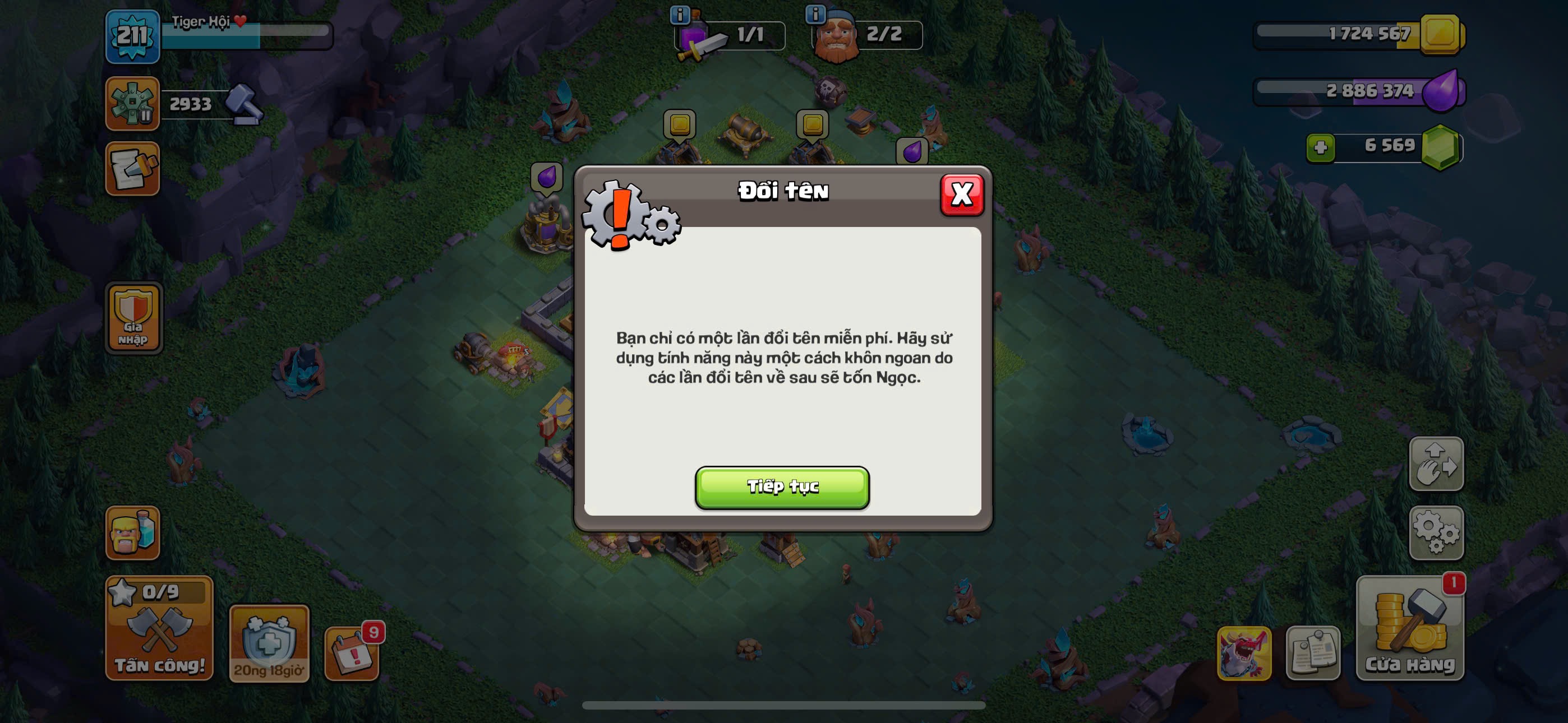Continue with the green Tiếp tục button
The width and height of the screenshot is (1568, 723).
click(x=782, y=487)
